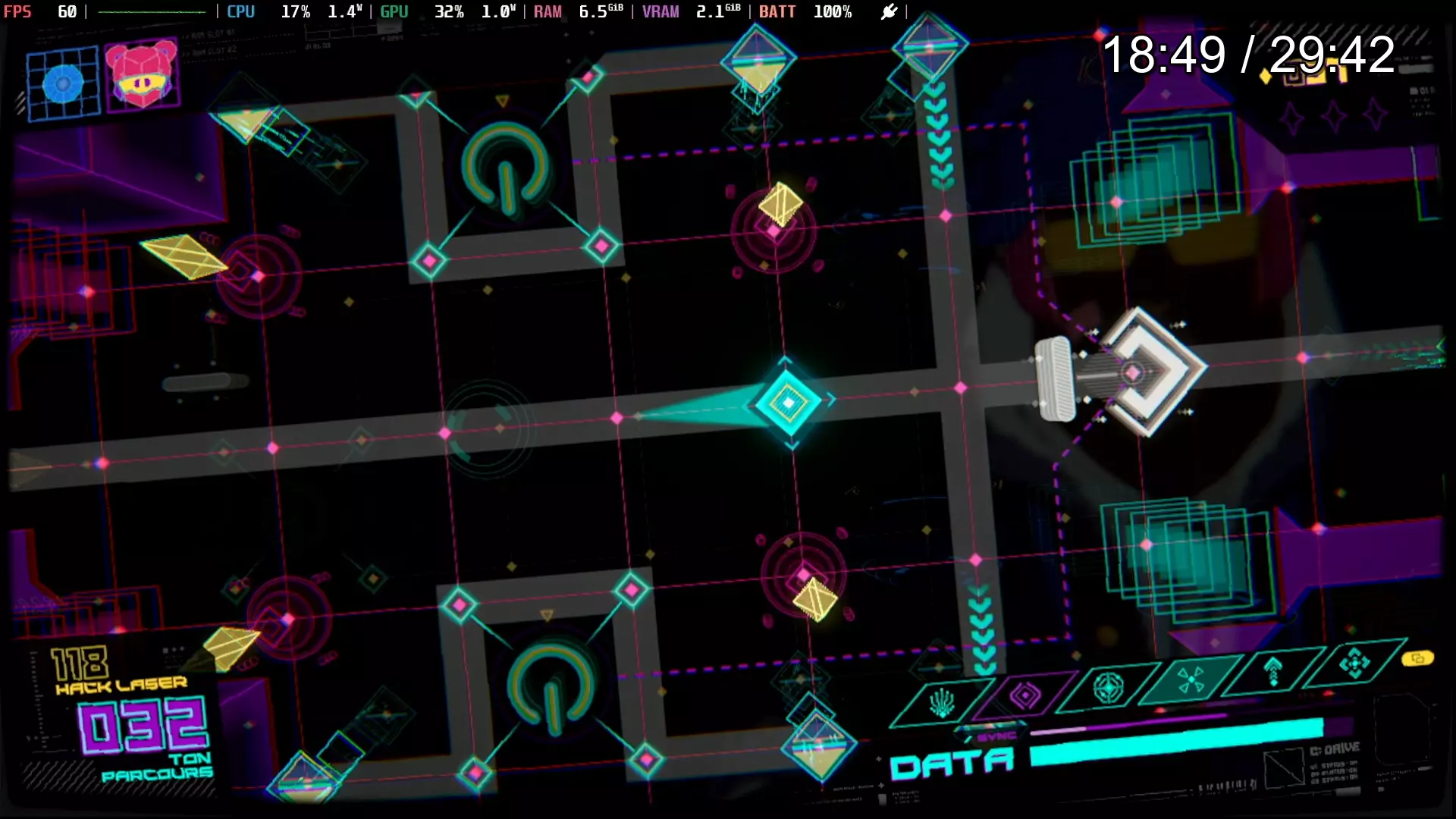Choose the circular crosshair ability slot
This screenshot has height=819, width=1456.
pyautogui.click(x=1108, y=688)
